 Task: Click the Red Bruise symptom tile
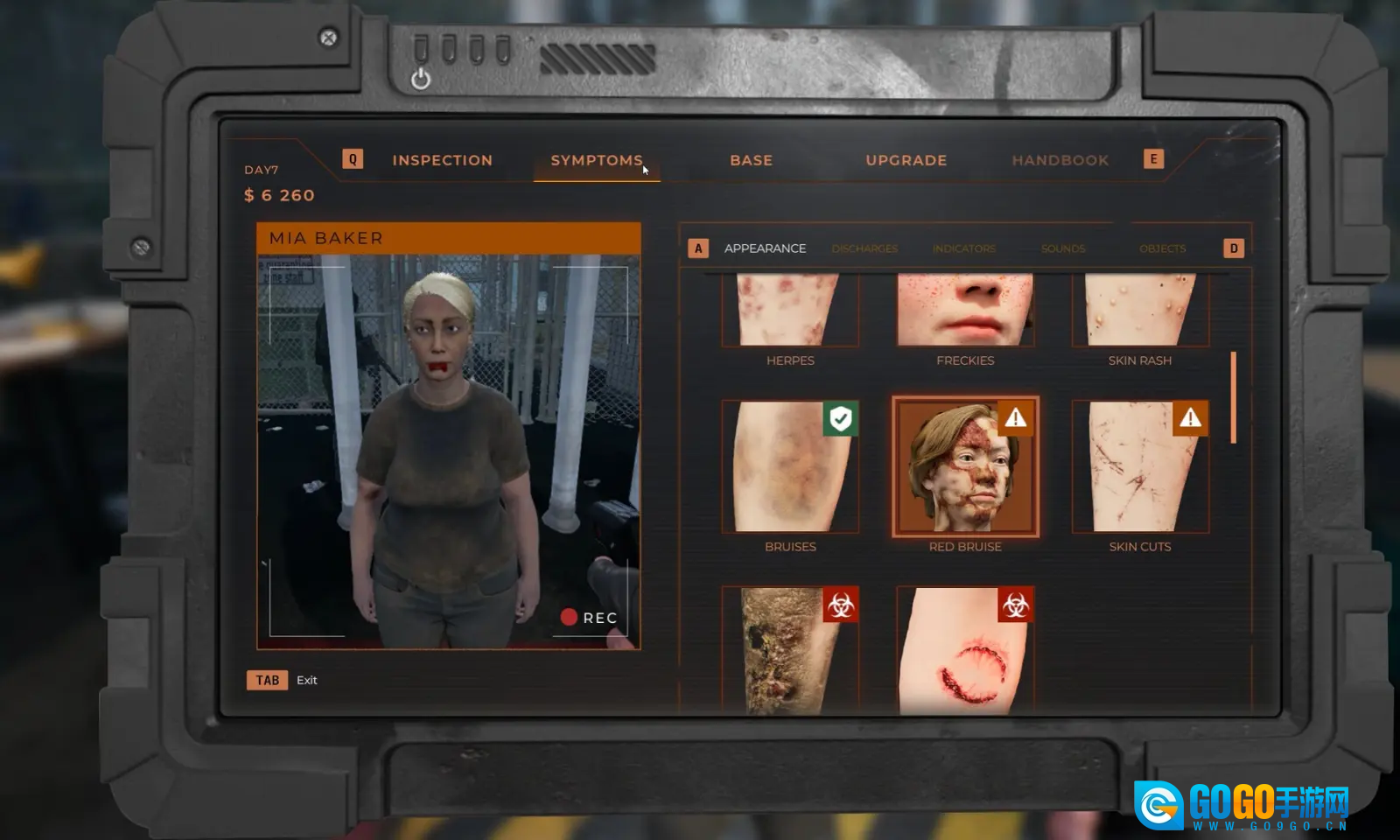coord(965,467)
